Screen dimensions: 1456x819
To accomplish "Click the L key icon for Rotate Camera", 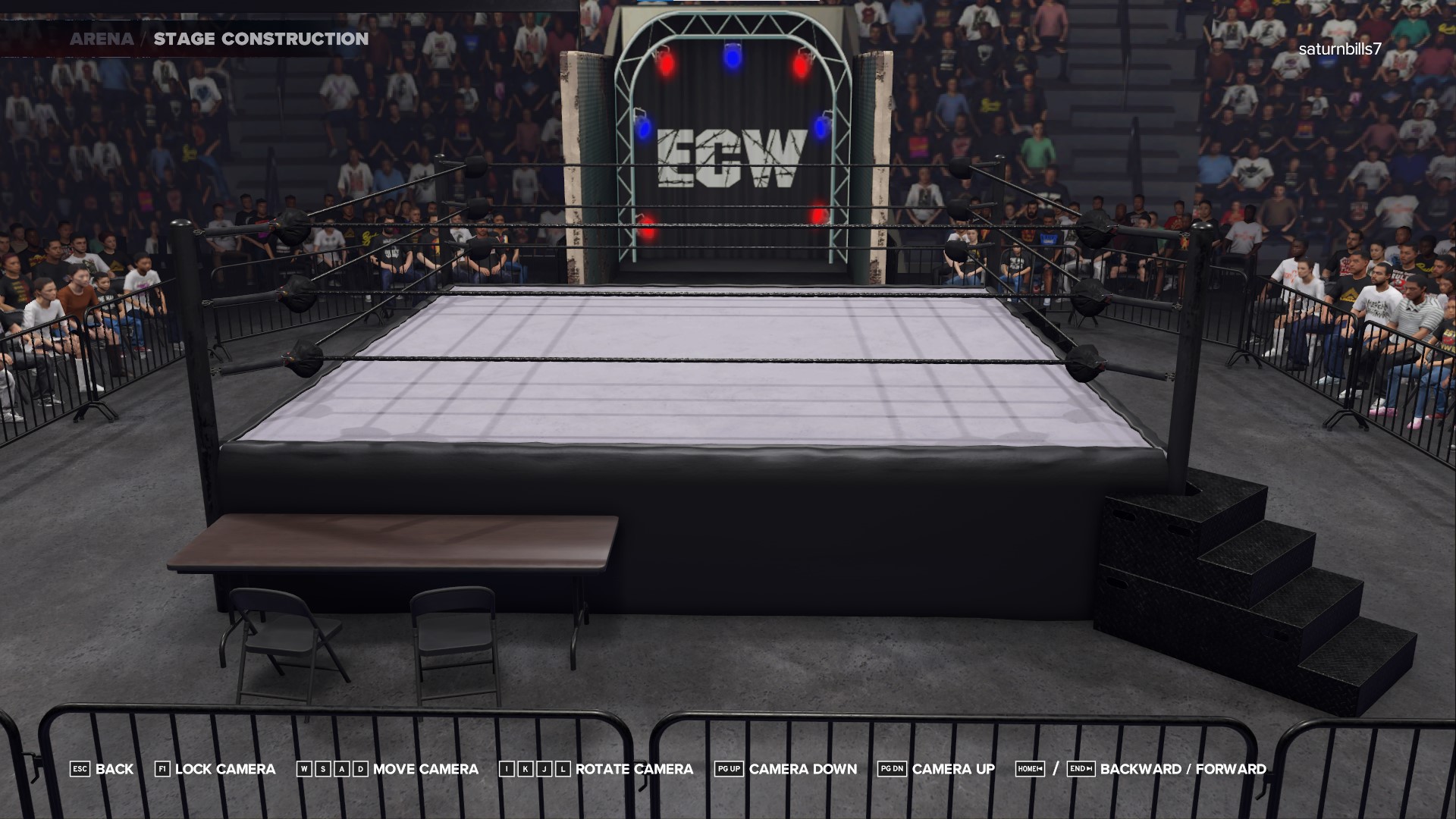I will [563, 769].
